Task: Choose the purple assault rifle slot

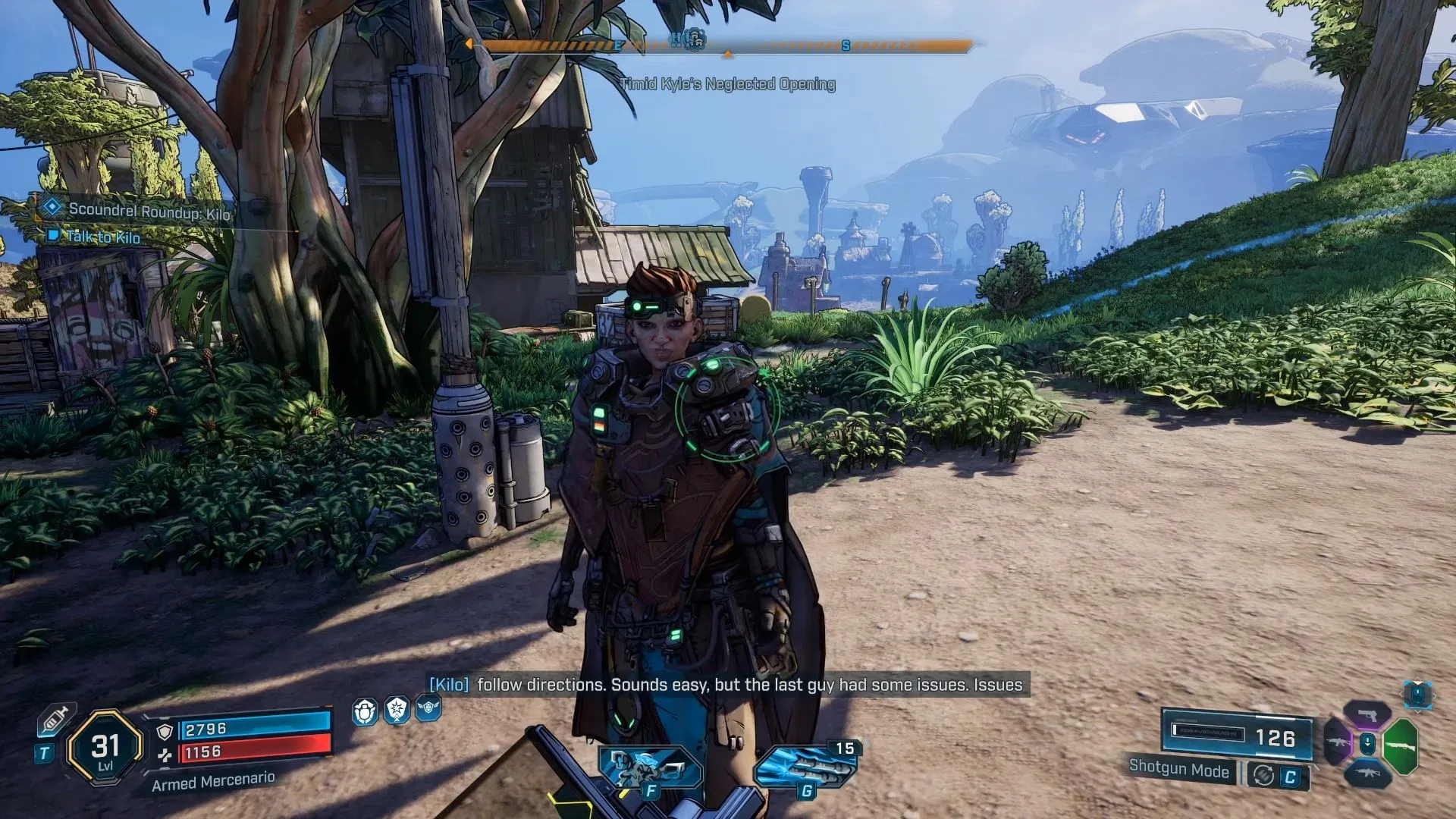Action: pyautogui.click(x=1338, y=742)
